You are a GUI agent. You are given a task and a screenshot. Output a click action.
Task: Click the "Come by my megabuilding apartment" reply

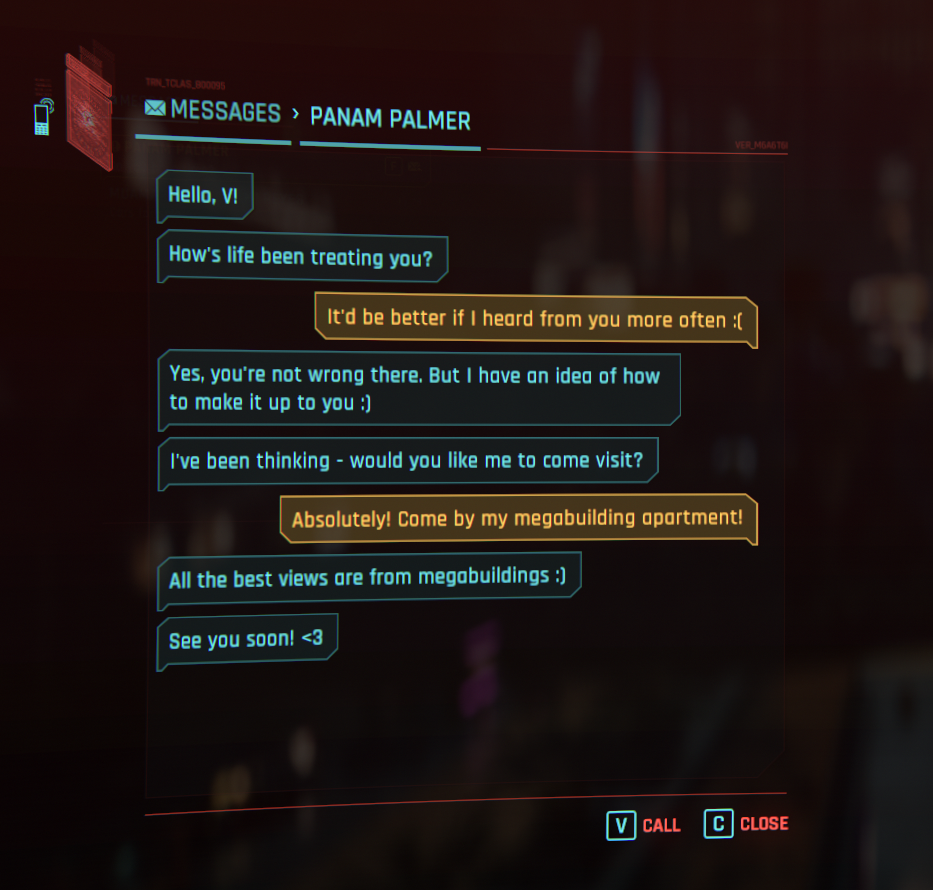click(517, 520)
